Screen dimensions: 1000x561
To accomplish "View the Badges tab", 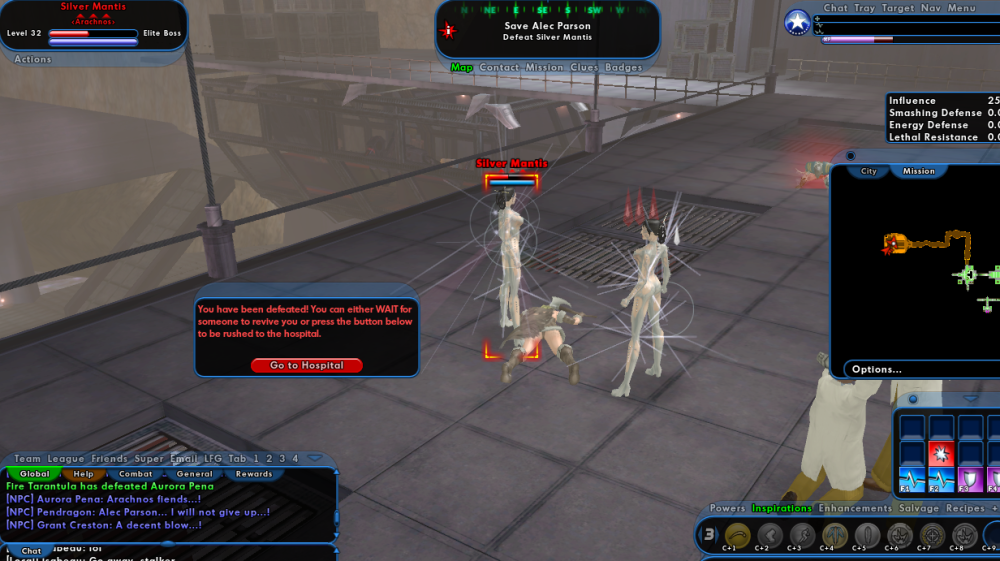I will (624, 68).
